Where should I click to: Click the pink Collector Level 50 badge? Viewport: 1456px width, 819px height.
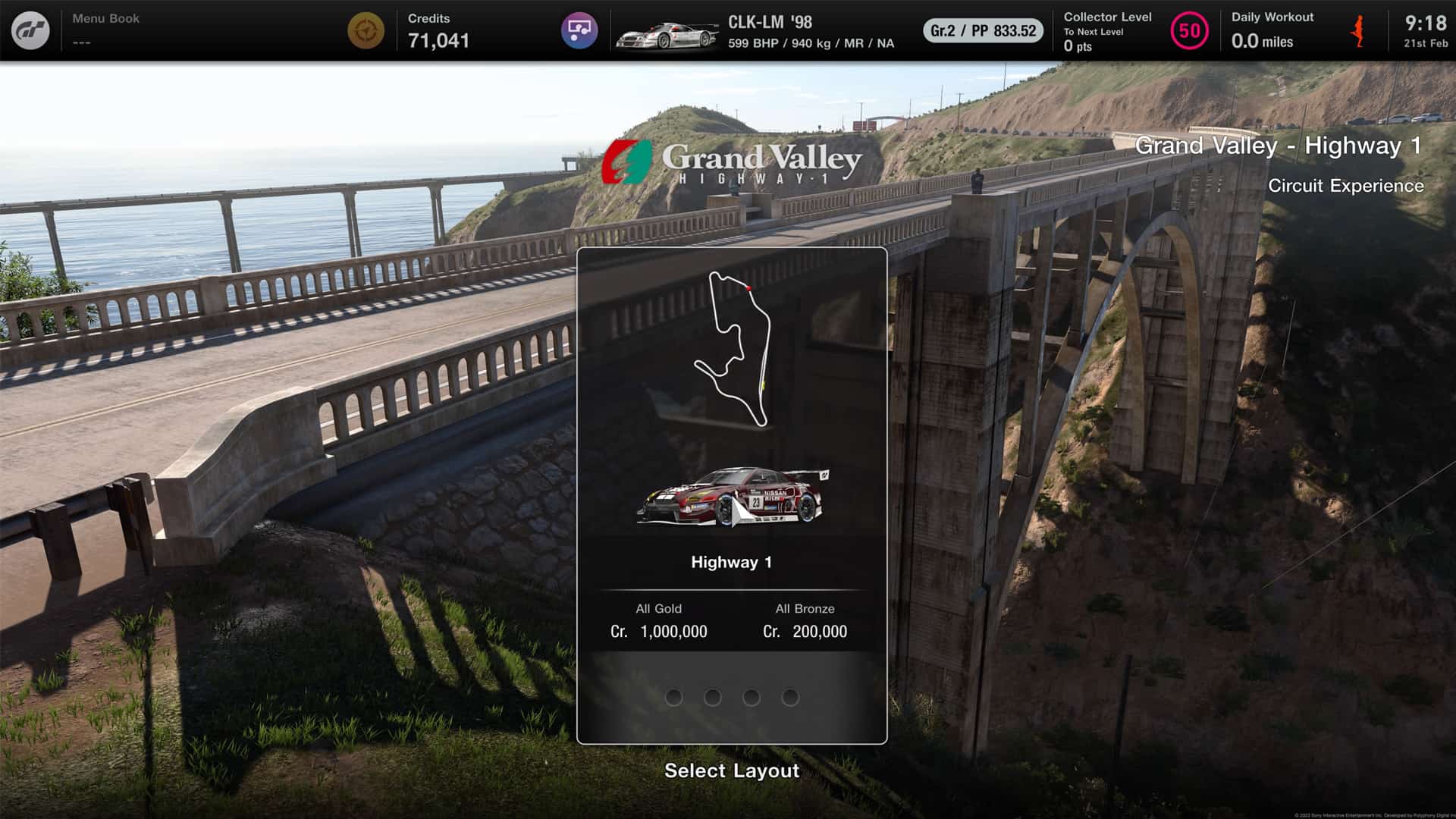click(x=1190, y=30)
